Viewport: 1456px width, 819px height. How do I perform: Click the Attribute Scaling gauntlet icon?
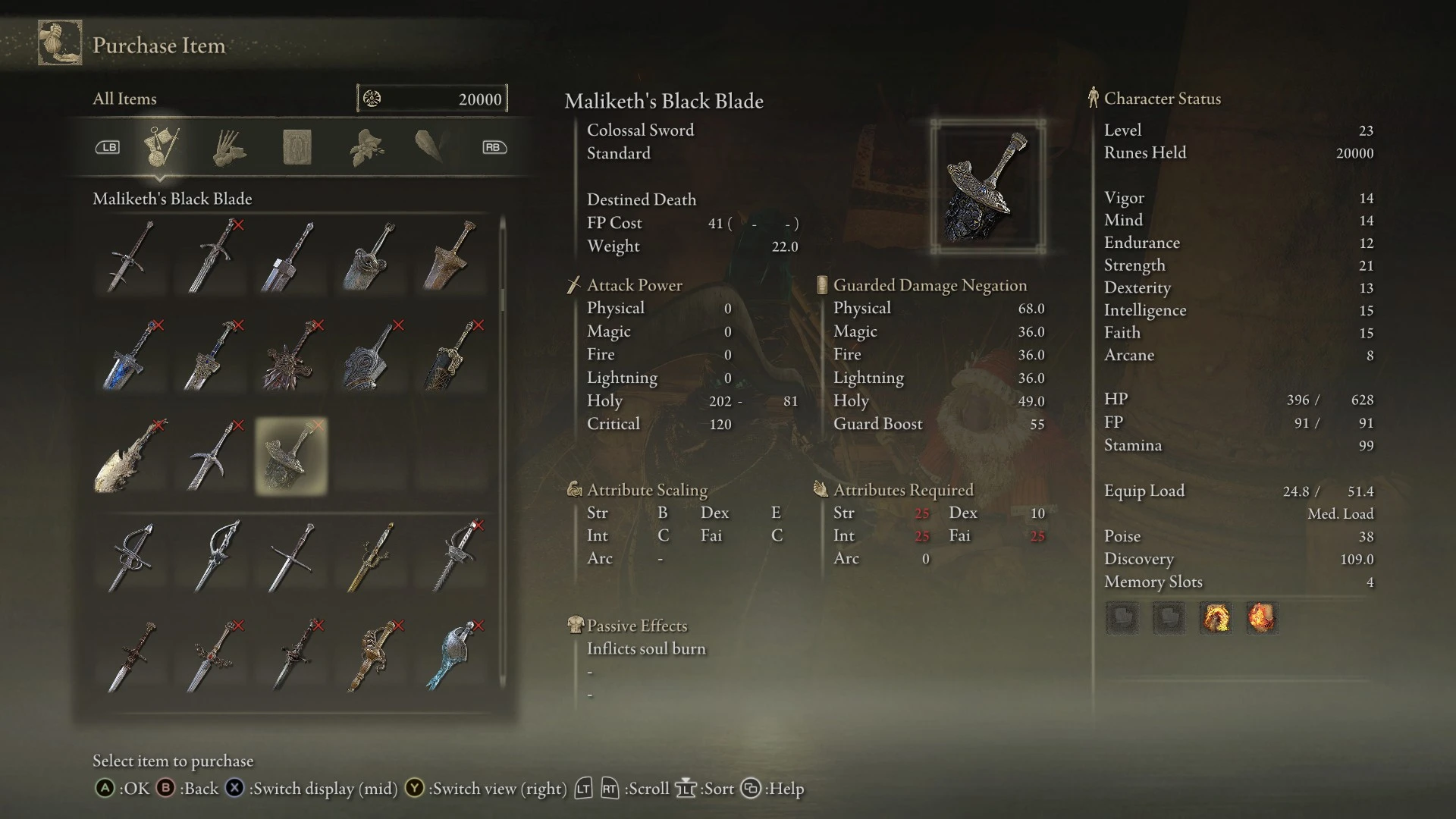pos(576,490)
